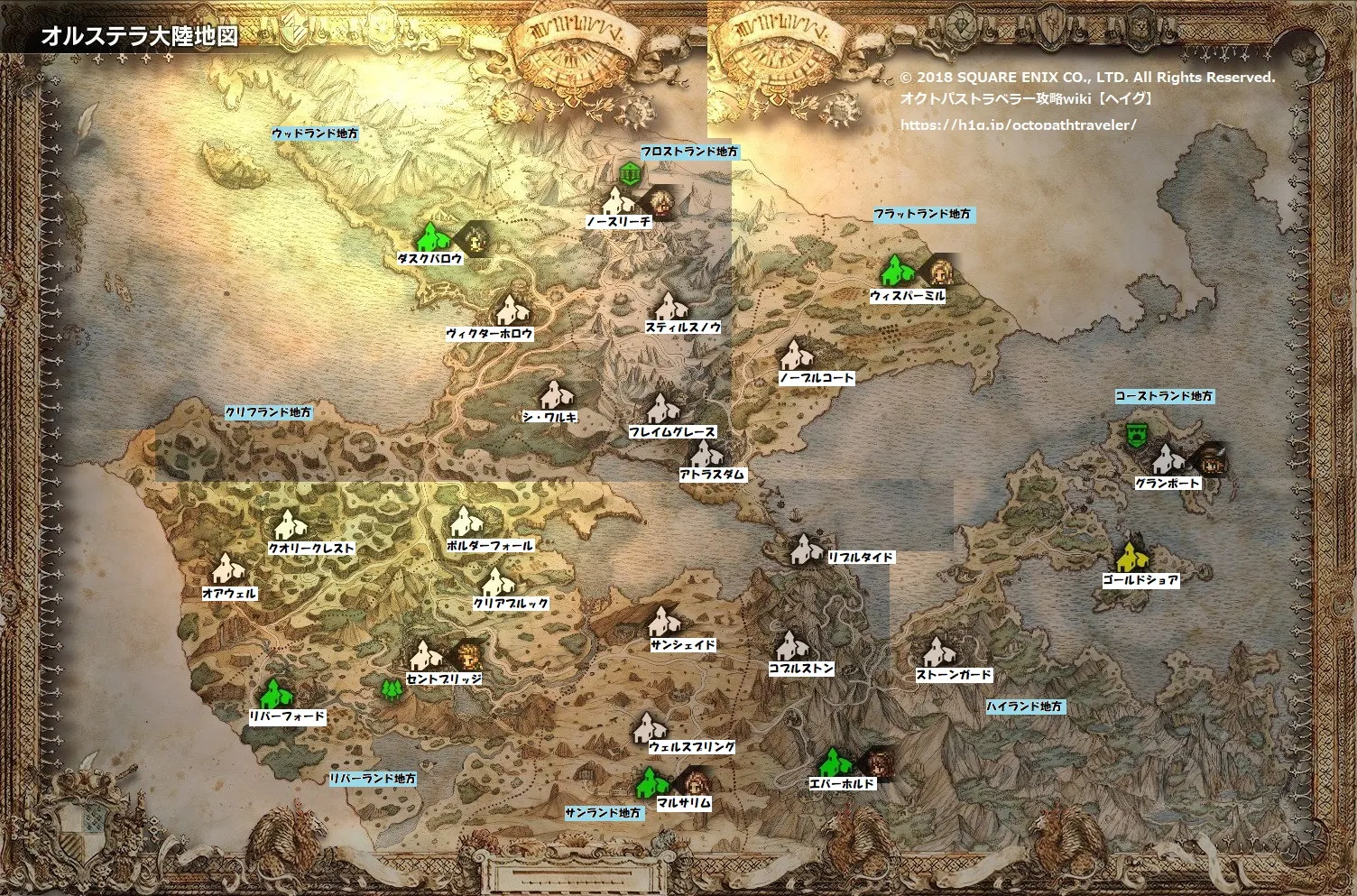Select the ノースリーチ town marker

[618, 202]
